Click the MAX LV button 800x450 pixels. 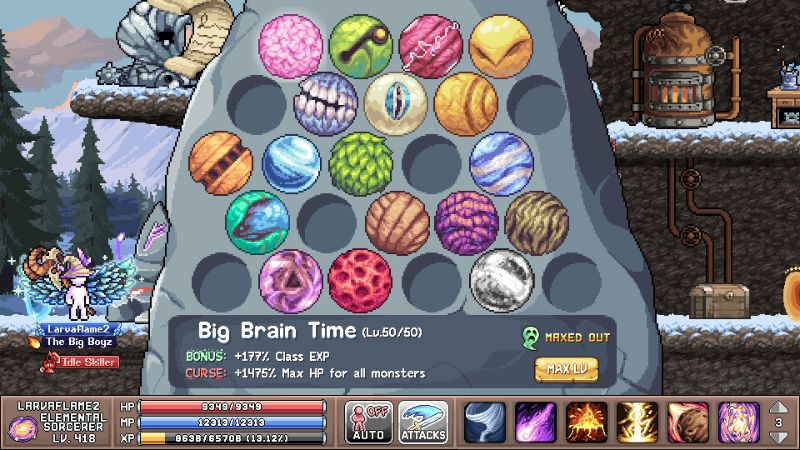coord(566,368)
